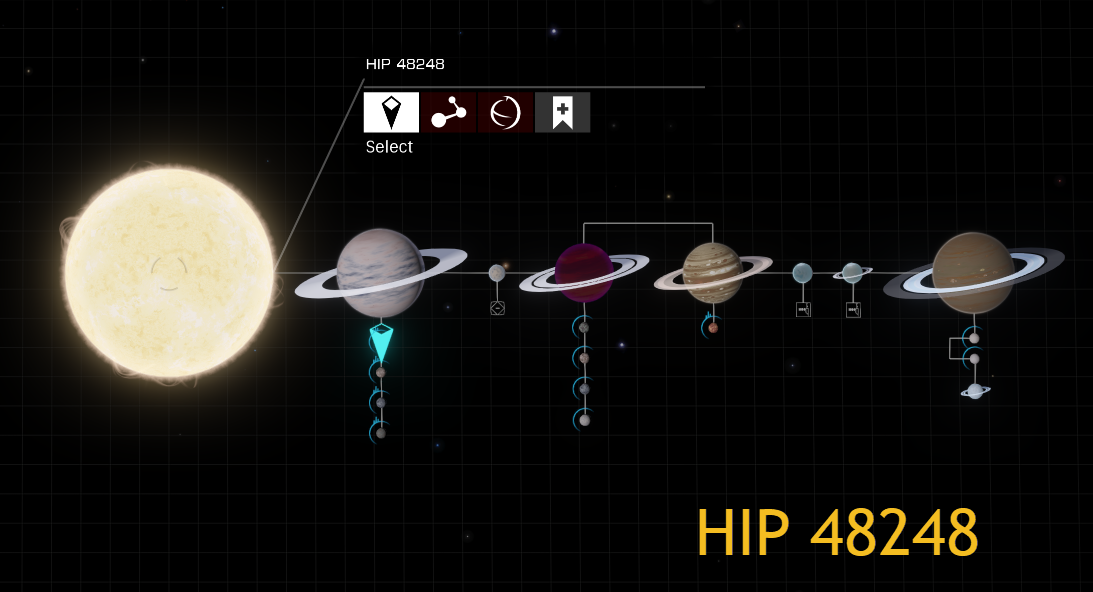The width and height of the screenshot is (1093, 592).
Task: Select the small ringed moon under the brown giant
Action: tap(975, 391)
